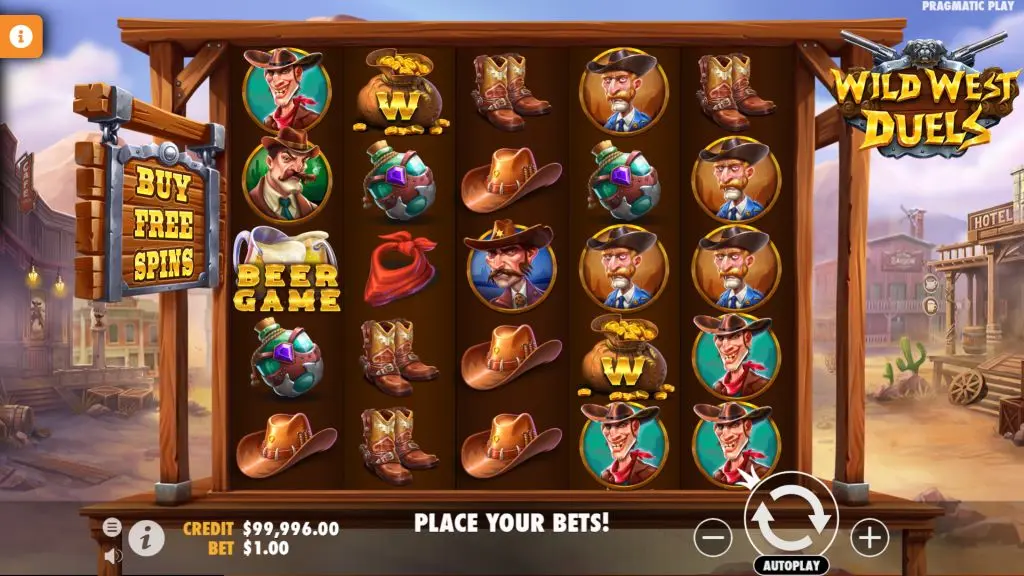Image resolution: width=1024 pixels, height=576 pixels.
Task: Toggle the sound speaker icon
Action: click(112, 554)
